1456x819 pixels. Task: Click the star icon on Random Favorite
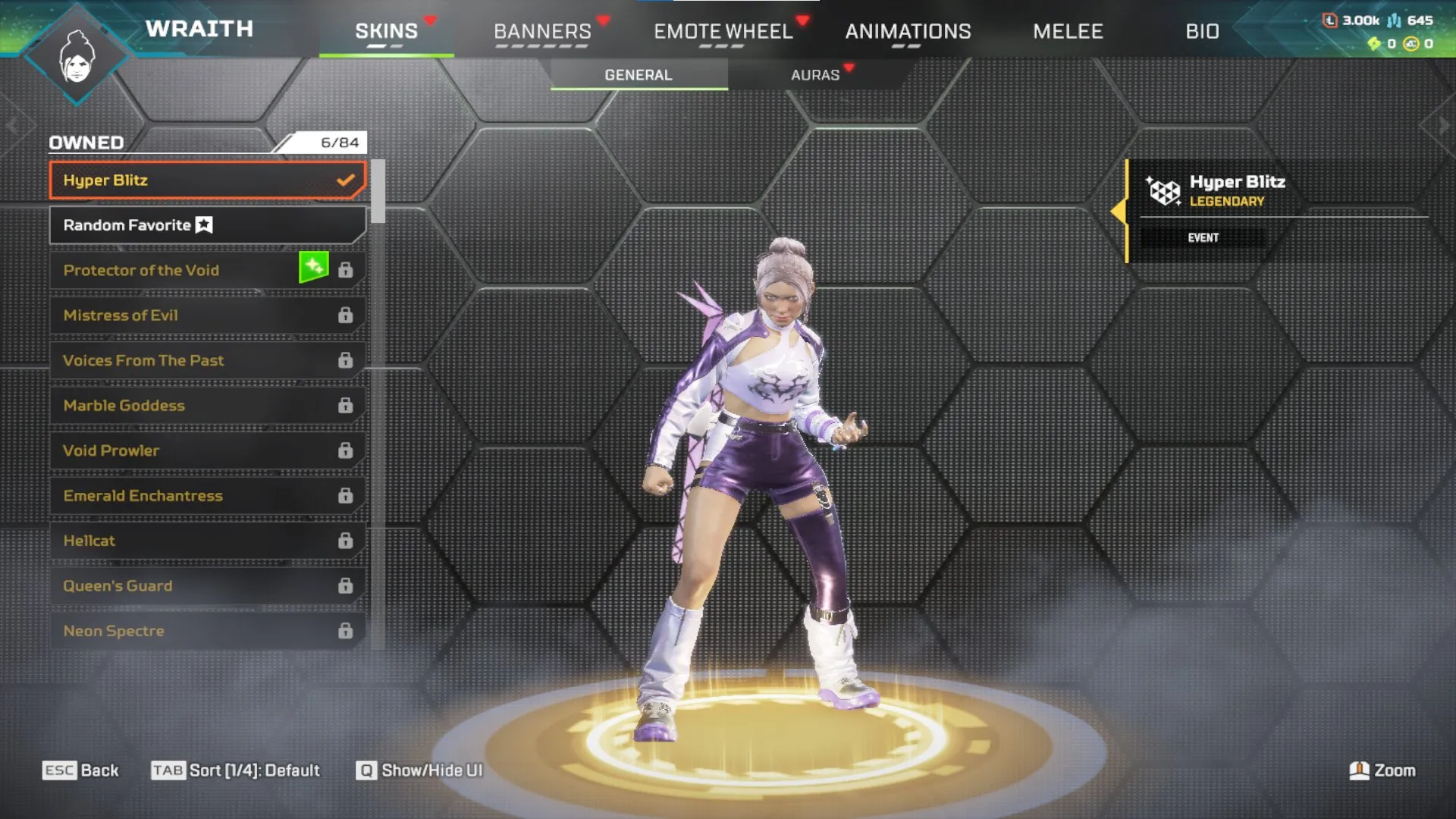(x=203, y=224)
